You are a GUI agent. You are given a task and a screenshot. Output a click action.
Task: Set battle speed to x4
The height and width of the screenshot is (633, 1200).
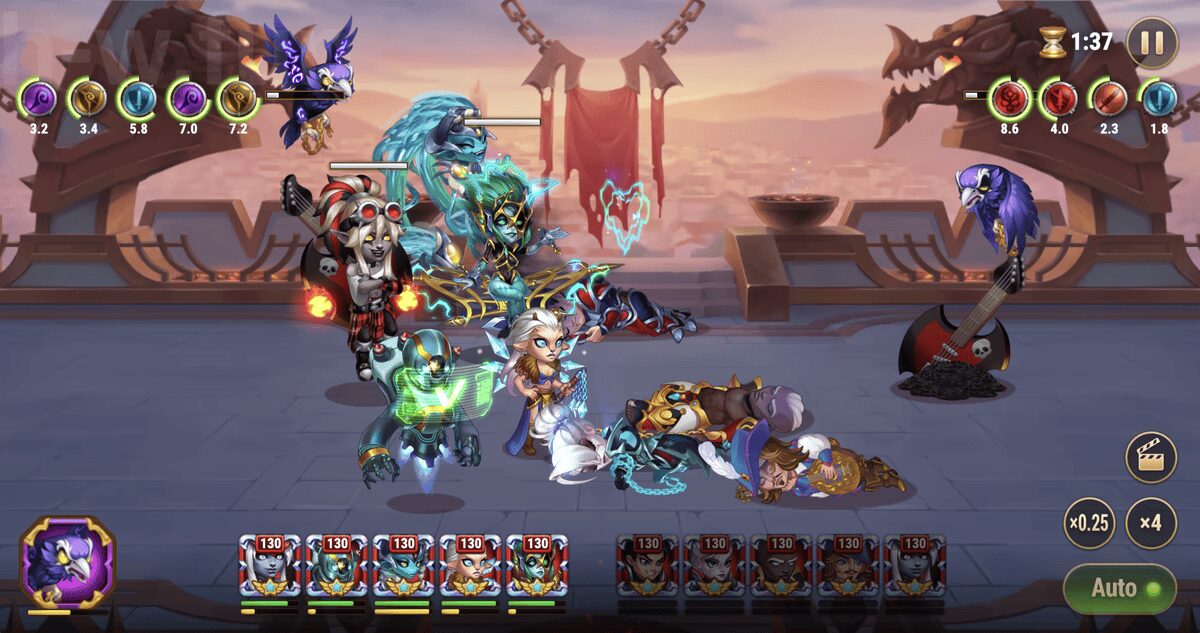click(1150, 523)
